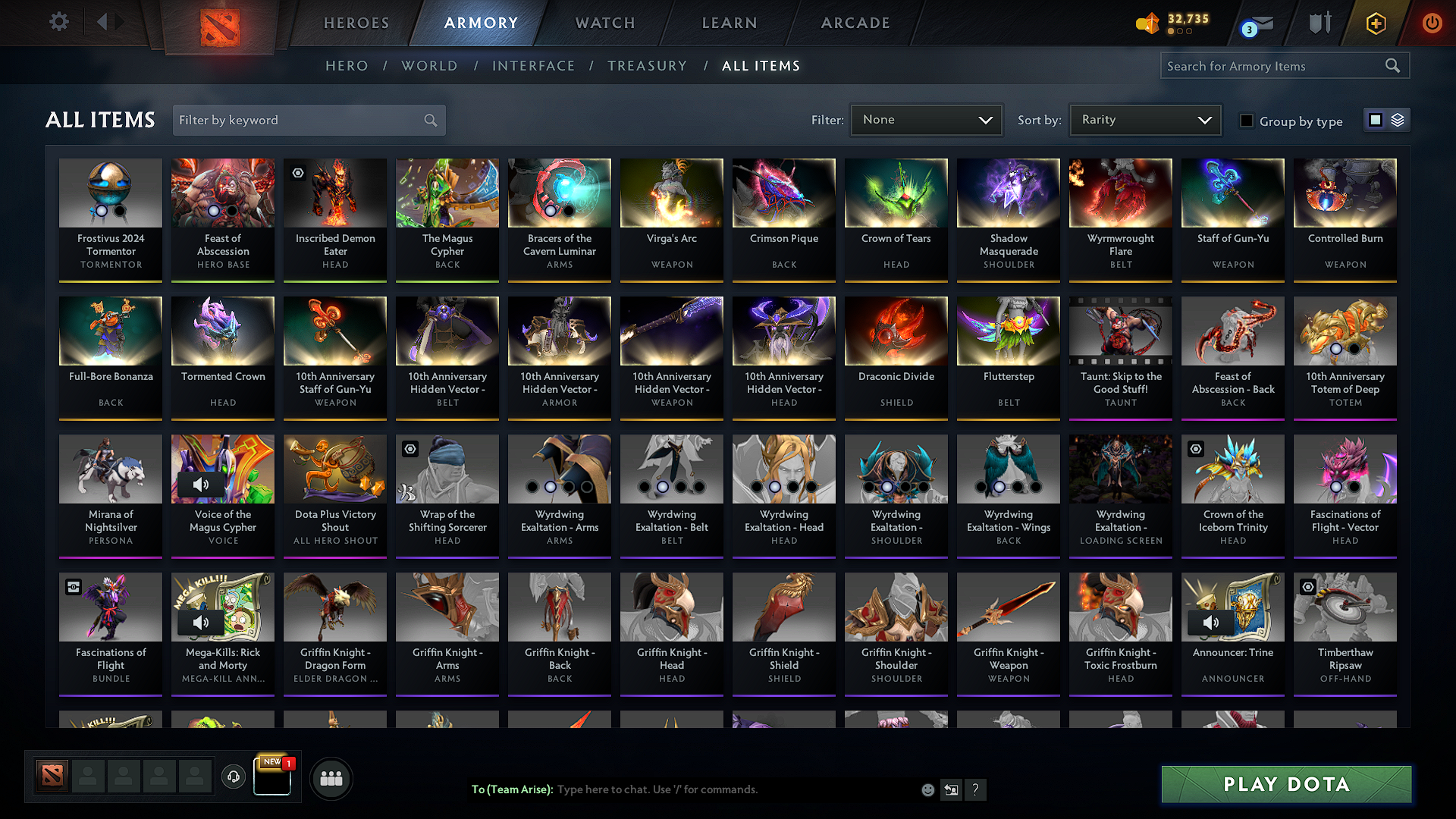The image size is (1456, 819).
Task: Click the friends/party management icon
Action: click(331, 777)
